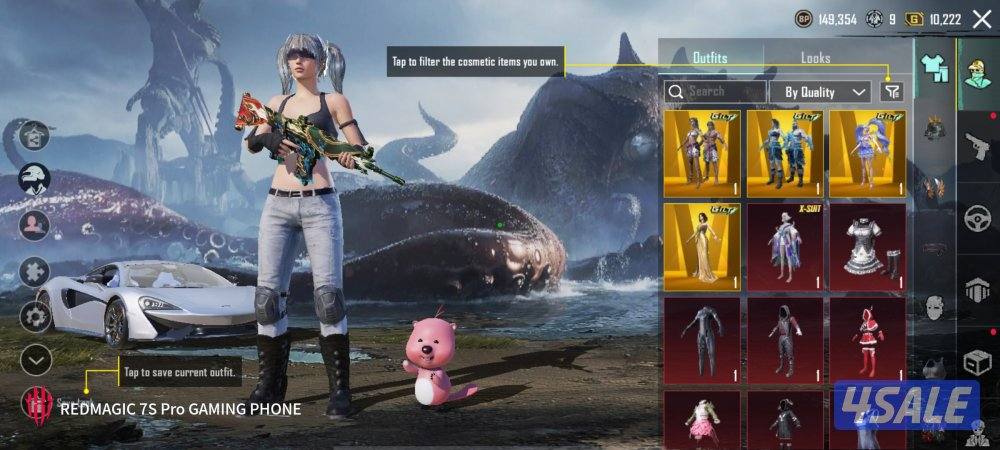
Task: Close the inventory screen
Action: (981, 19)
